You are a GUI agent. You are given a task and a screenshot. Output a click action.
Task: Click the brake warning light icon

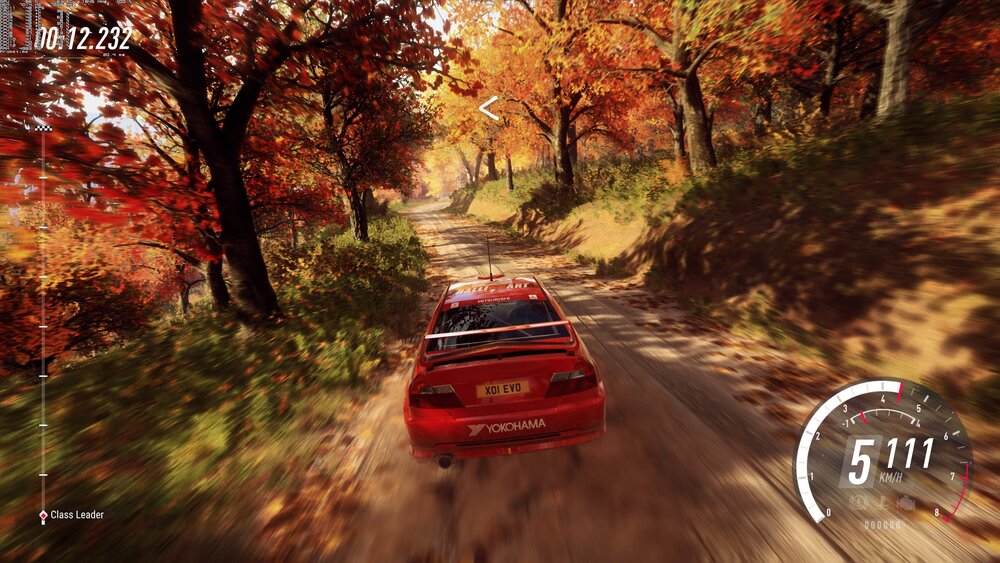click(857, 503)
